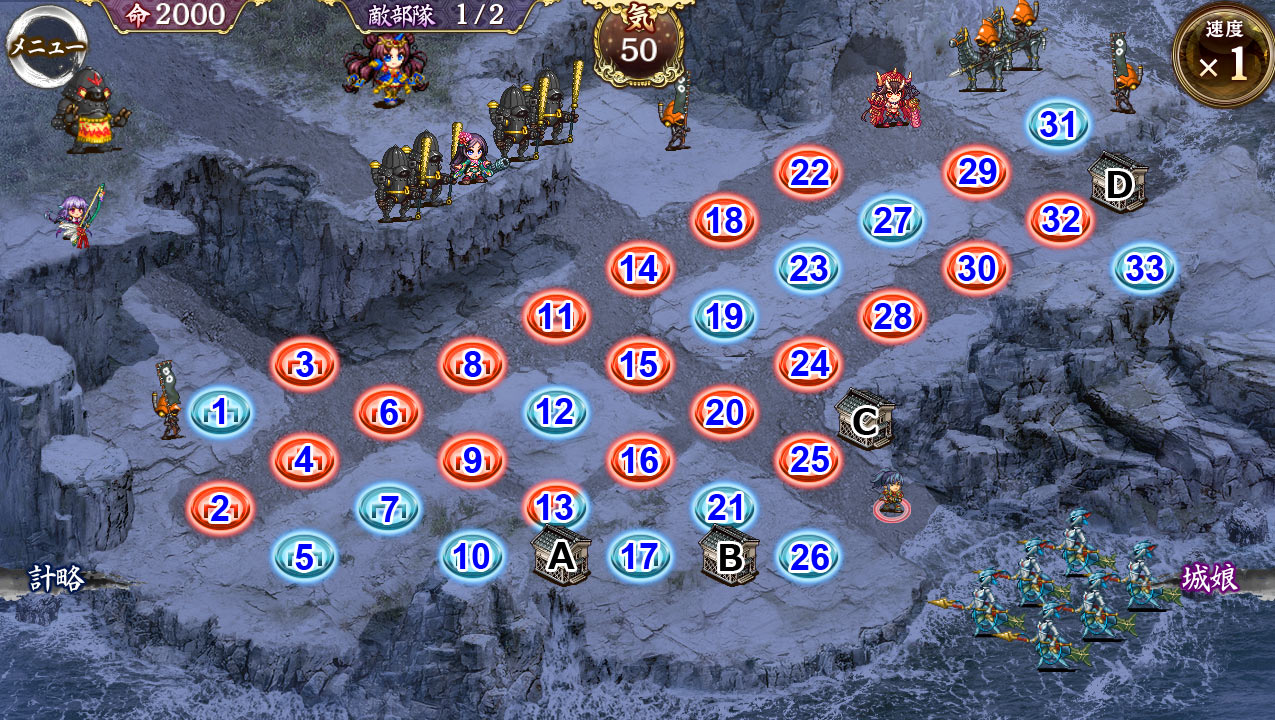Choose blue deployment tile 12
The width and height of the screenshot is (1275, 720).
[x=555, y=412]
